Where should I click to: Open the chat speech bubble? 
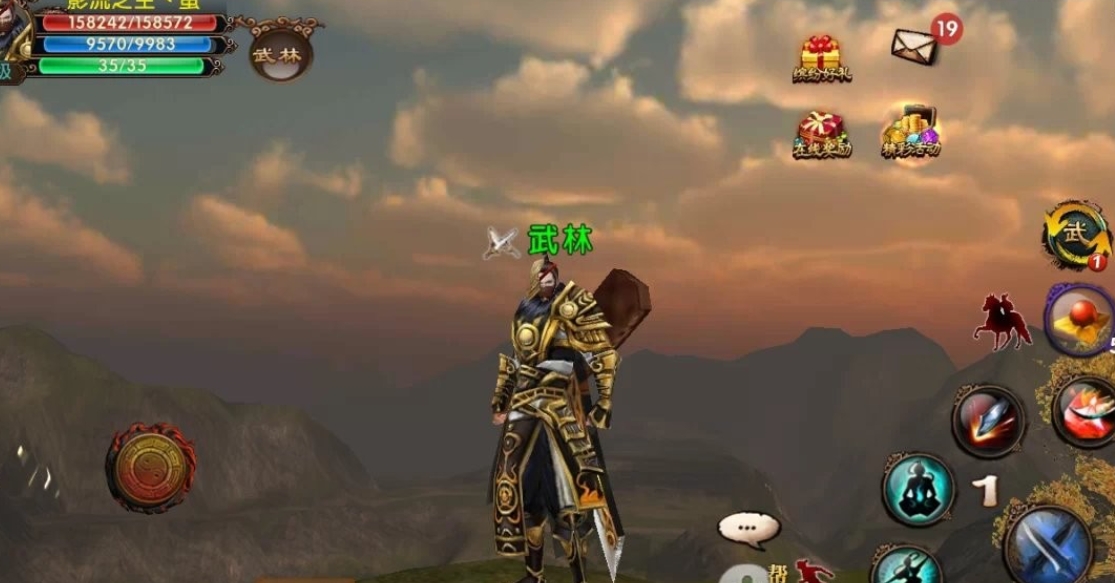click(748, 529)
